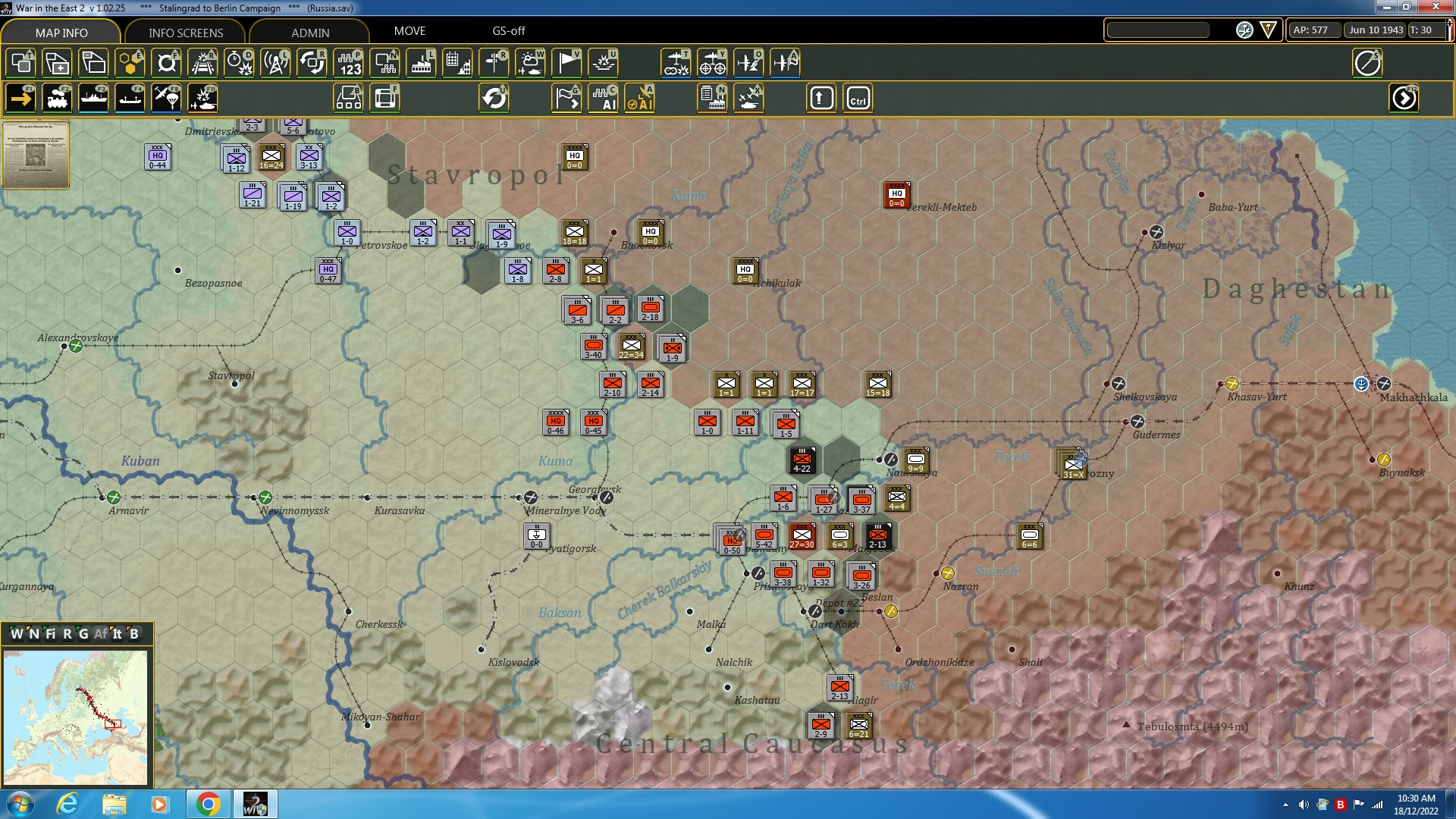Activate airborne drop mode (F9 parachute icon)

(x=166, y=98)
